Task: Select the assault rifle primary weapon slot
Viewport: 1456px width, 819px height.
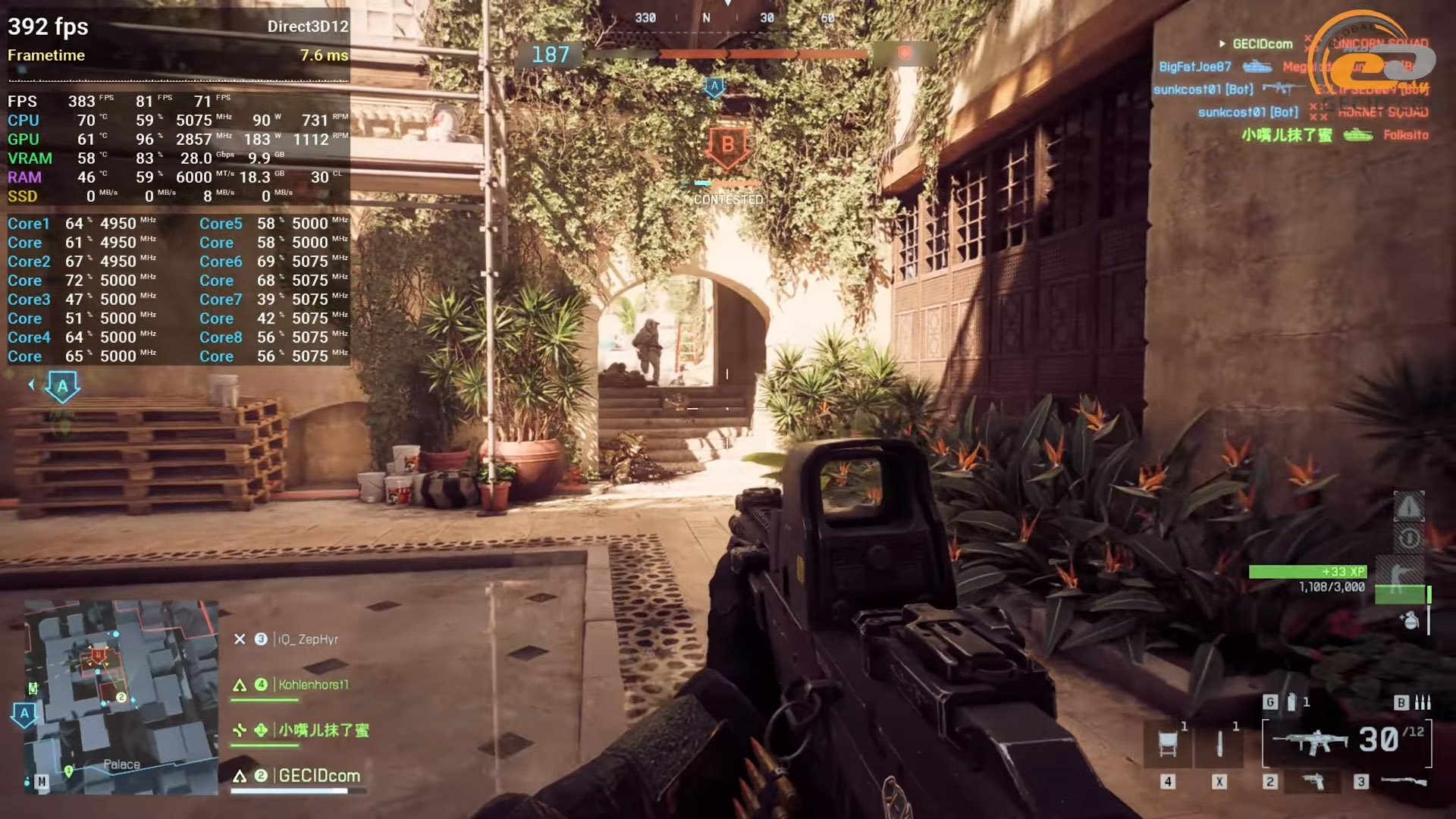Action: coord(1310,741)
